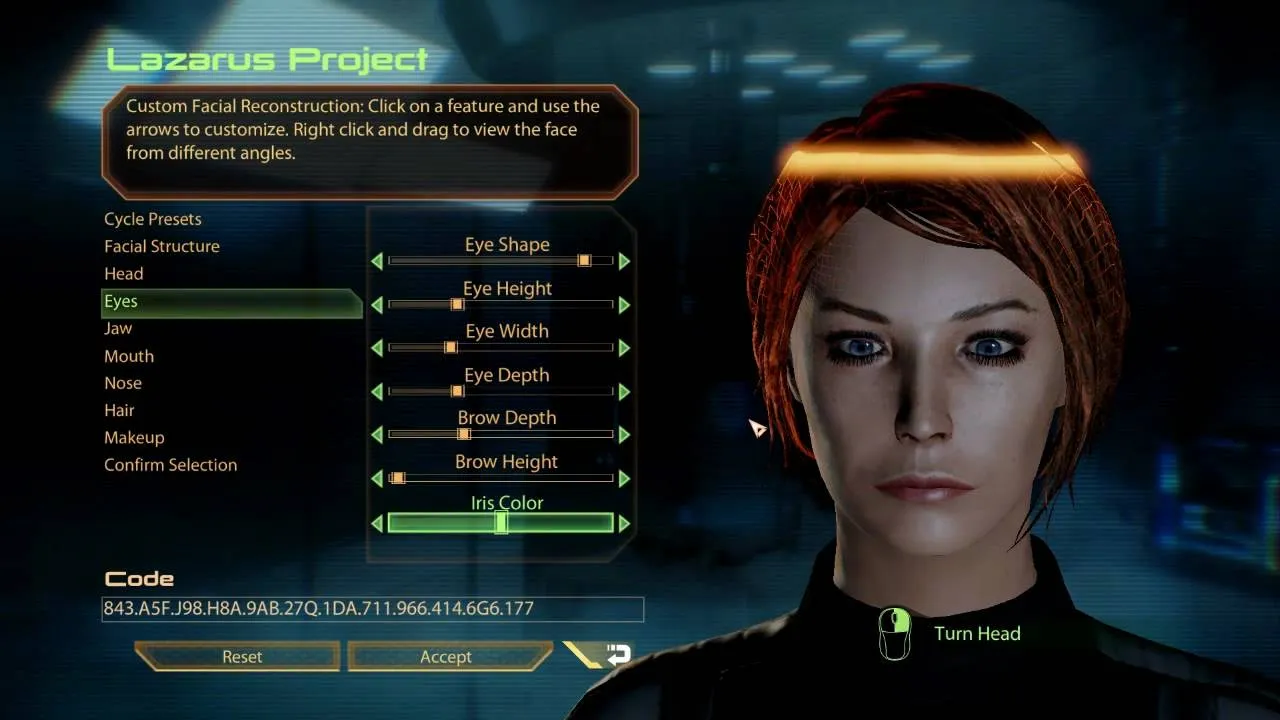Increase Eye Shape with the right arrow
1280x720 pixels.
pos(625,261)
